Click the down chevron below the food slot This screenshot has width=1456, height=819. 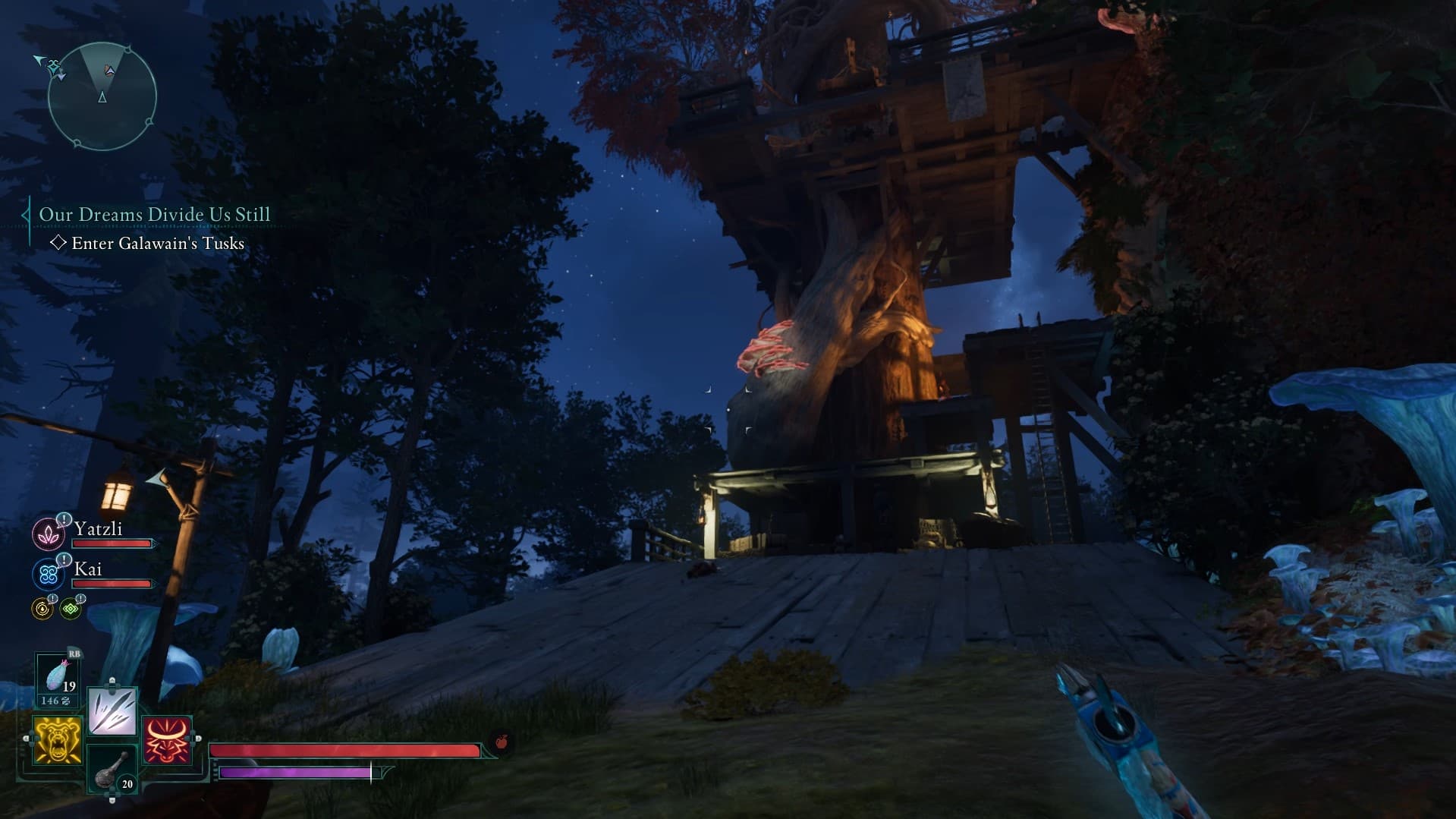[111, 799]
